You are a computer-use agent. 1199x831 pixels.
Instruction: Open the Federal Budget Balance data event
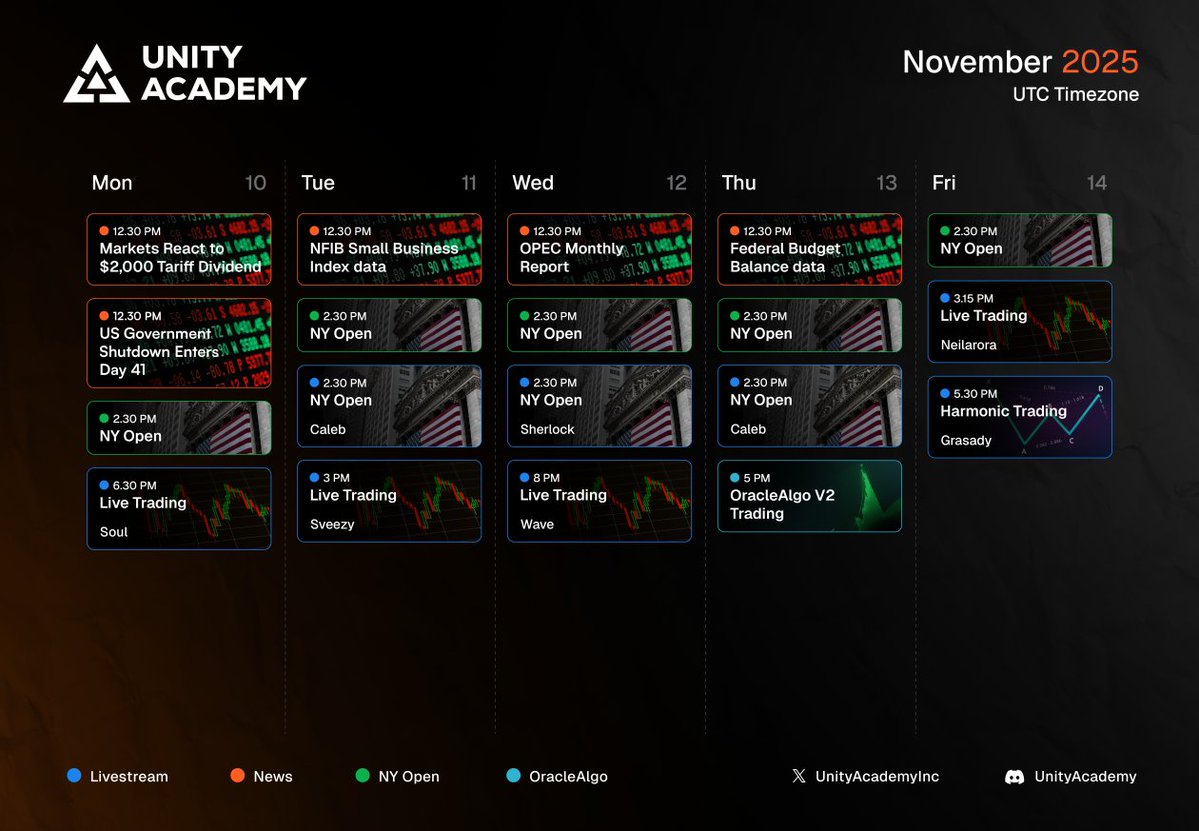point(809,250)
